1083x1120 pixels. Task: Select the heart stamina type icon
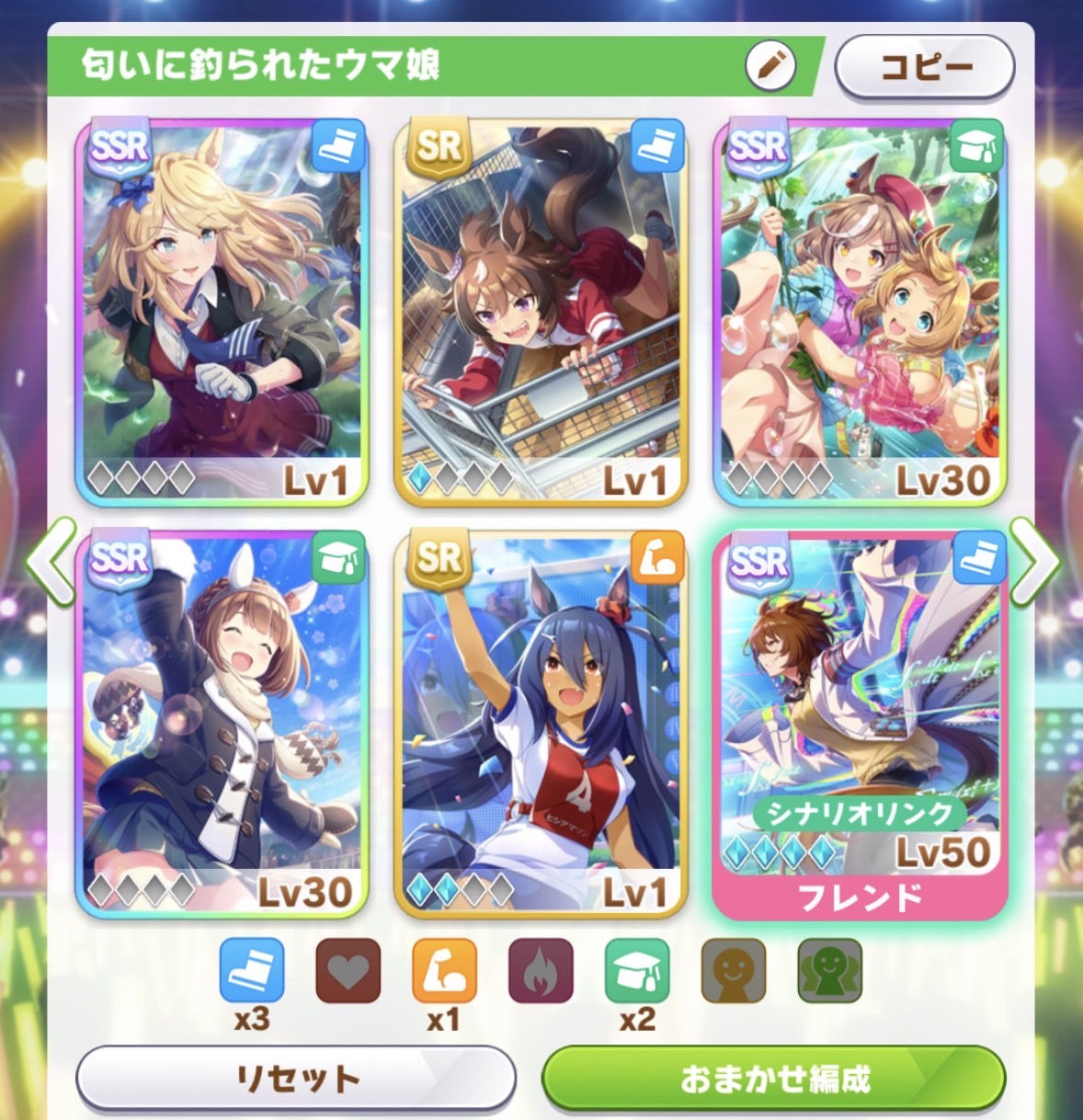(348, 971)
